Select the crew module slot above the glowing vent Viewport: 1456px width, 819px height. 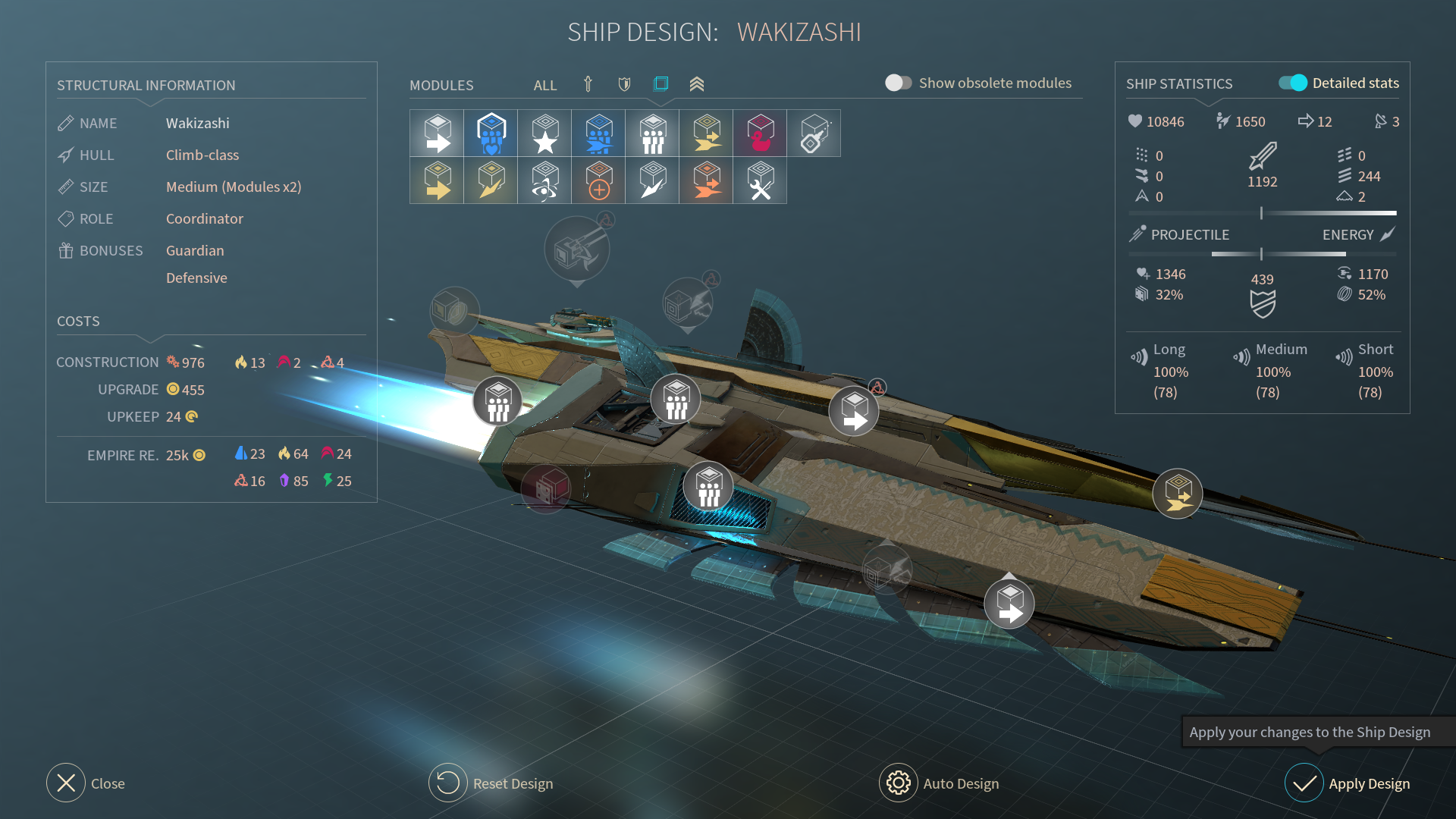[708, 487]
